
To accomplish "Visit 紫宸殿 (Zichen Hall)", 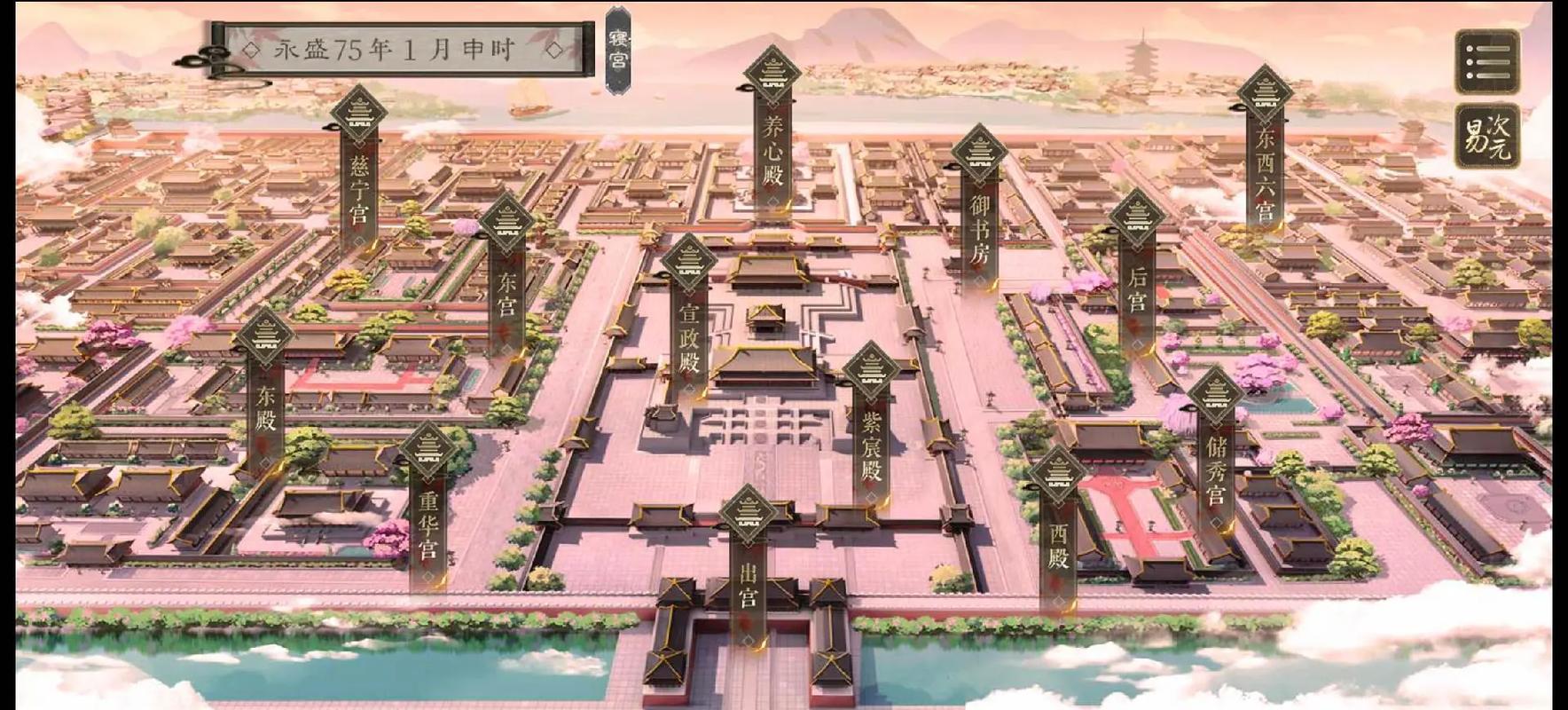I will (x=869, y=444).
